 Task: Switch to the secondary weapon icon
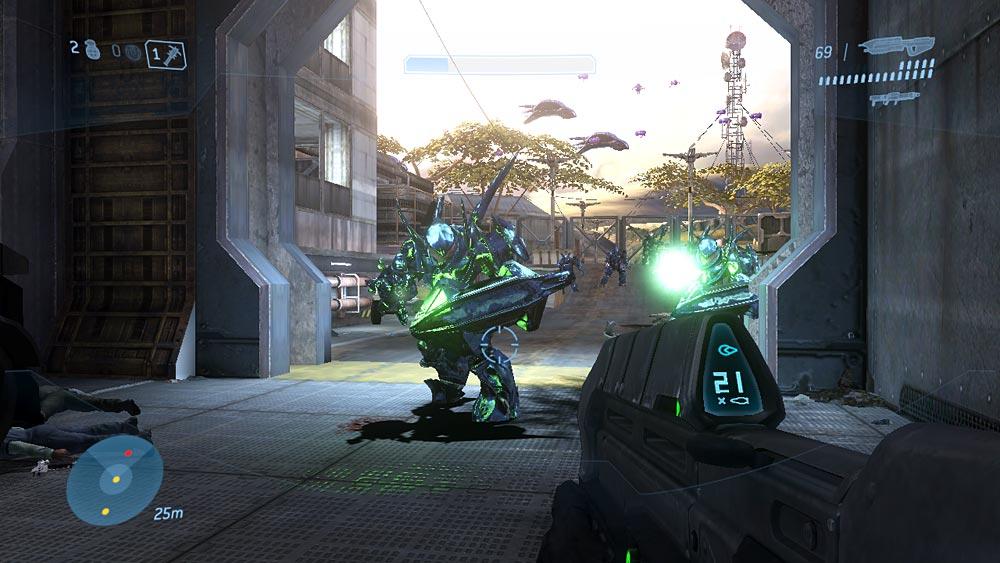894,98
